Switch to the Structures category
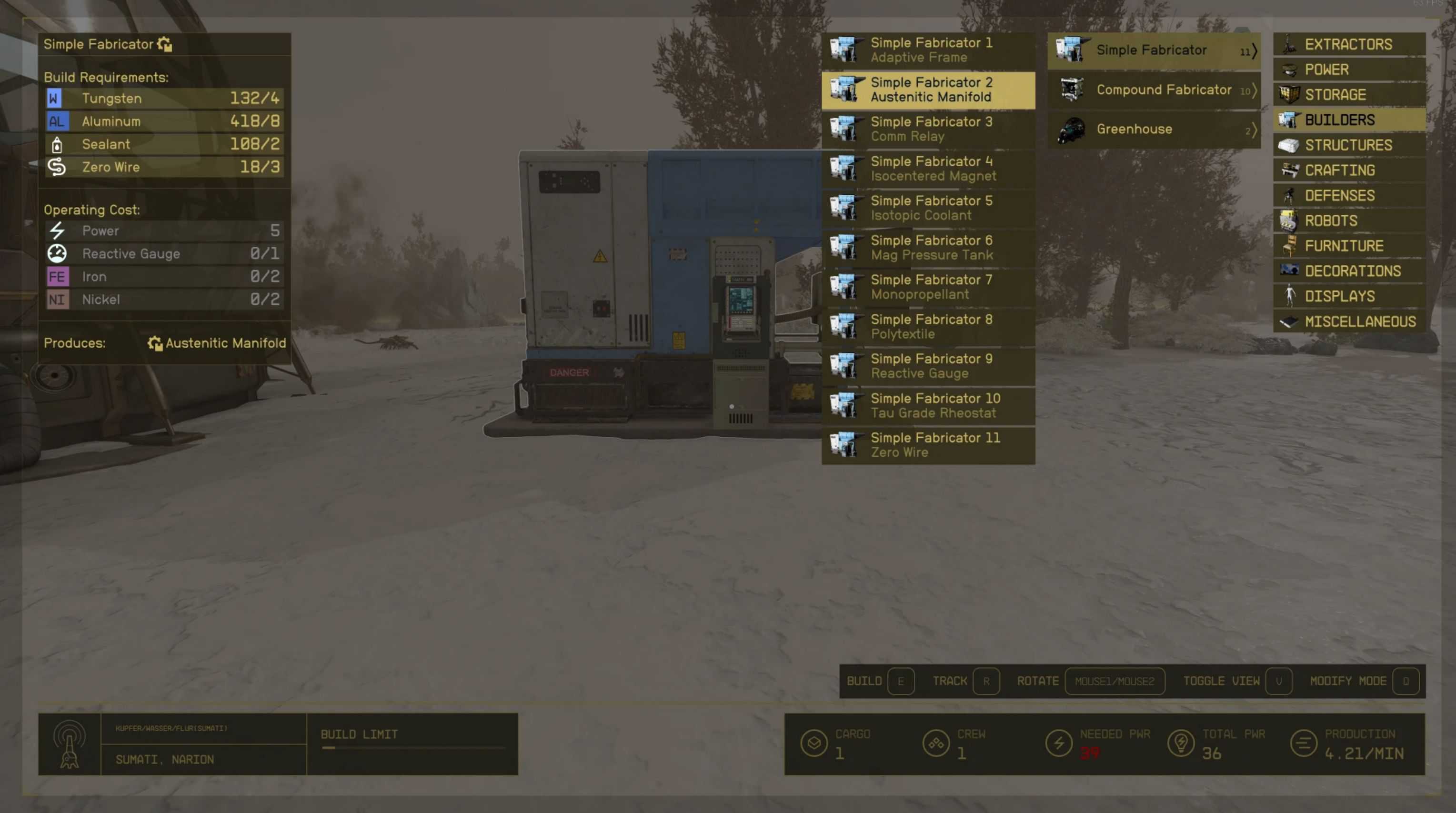Screen dimensions: 1456x813 1349,145
